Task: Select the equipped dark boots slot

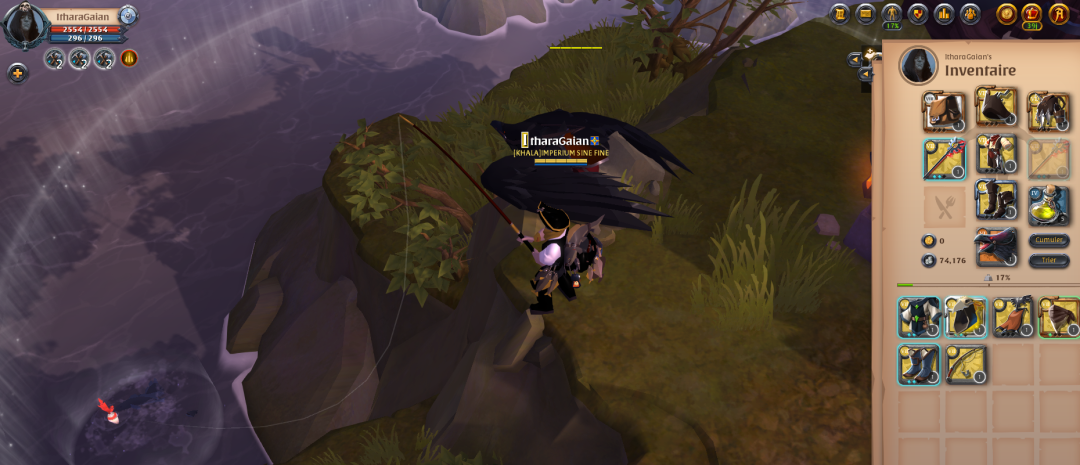Action: coord(996,200)
